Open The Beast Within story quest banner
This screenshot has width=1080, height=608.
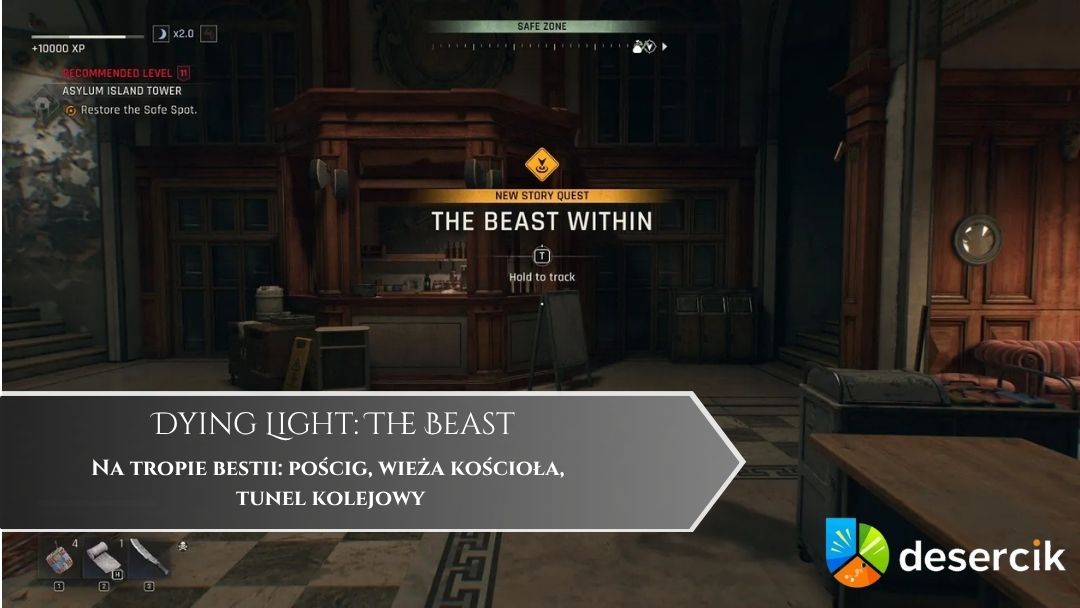pyautogui.click(x=541, y=221)
